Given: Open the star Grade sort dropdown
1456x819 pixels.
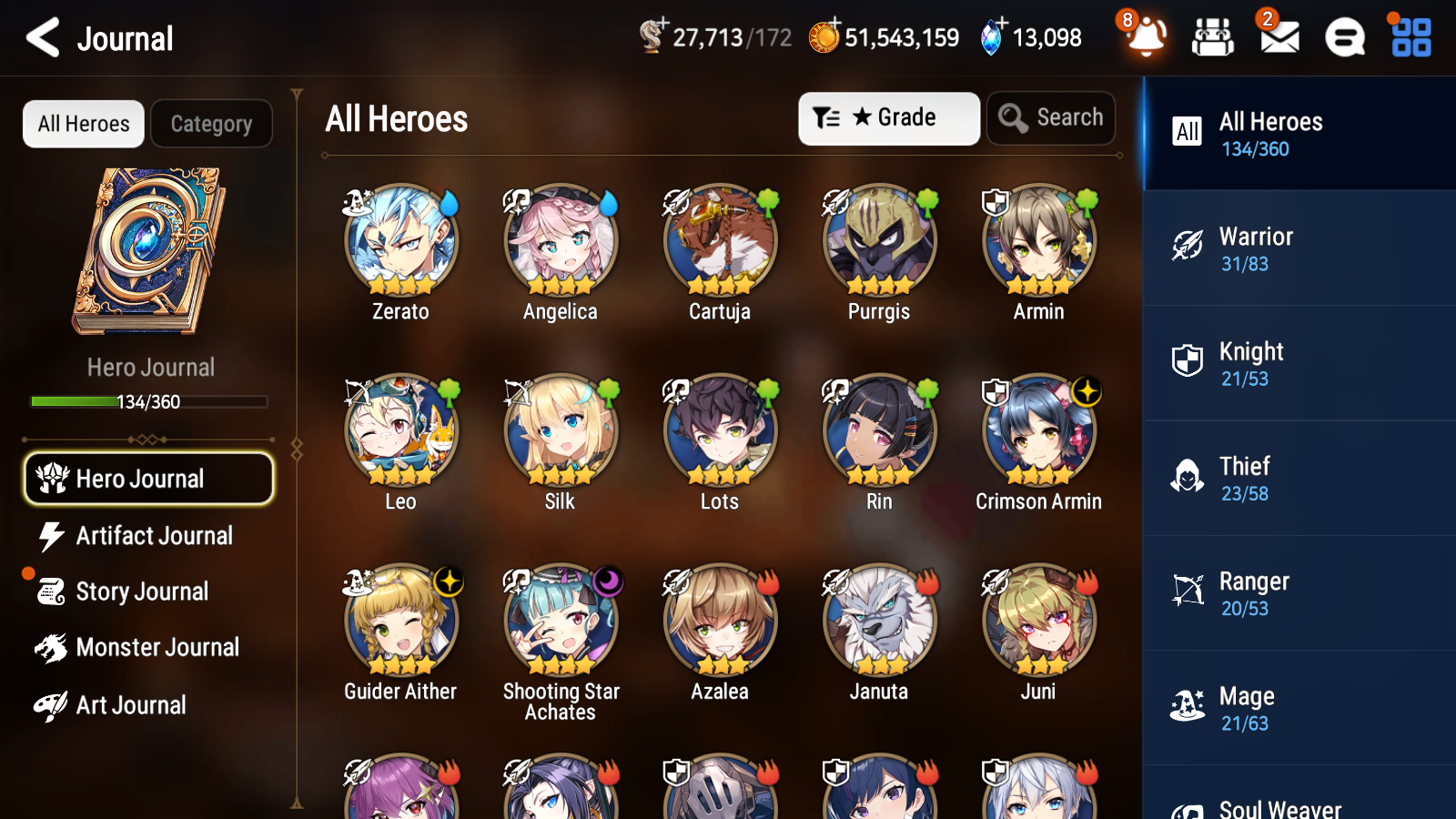Looking at the screenshot, I should [x=887, y=117].
